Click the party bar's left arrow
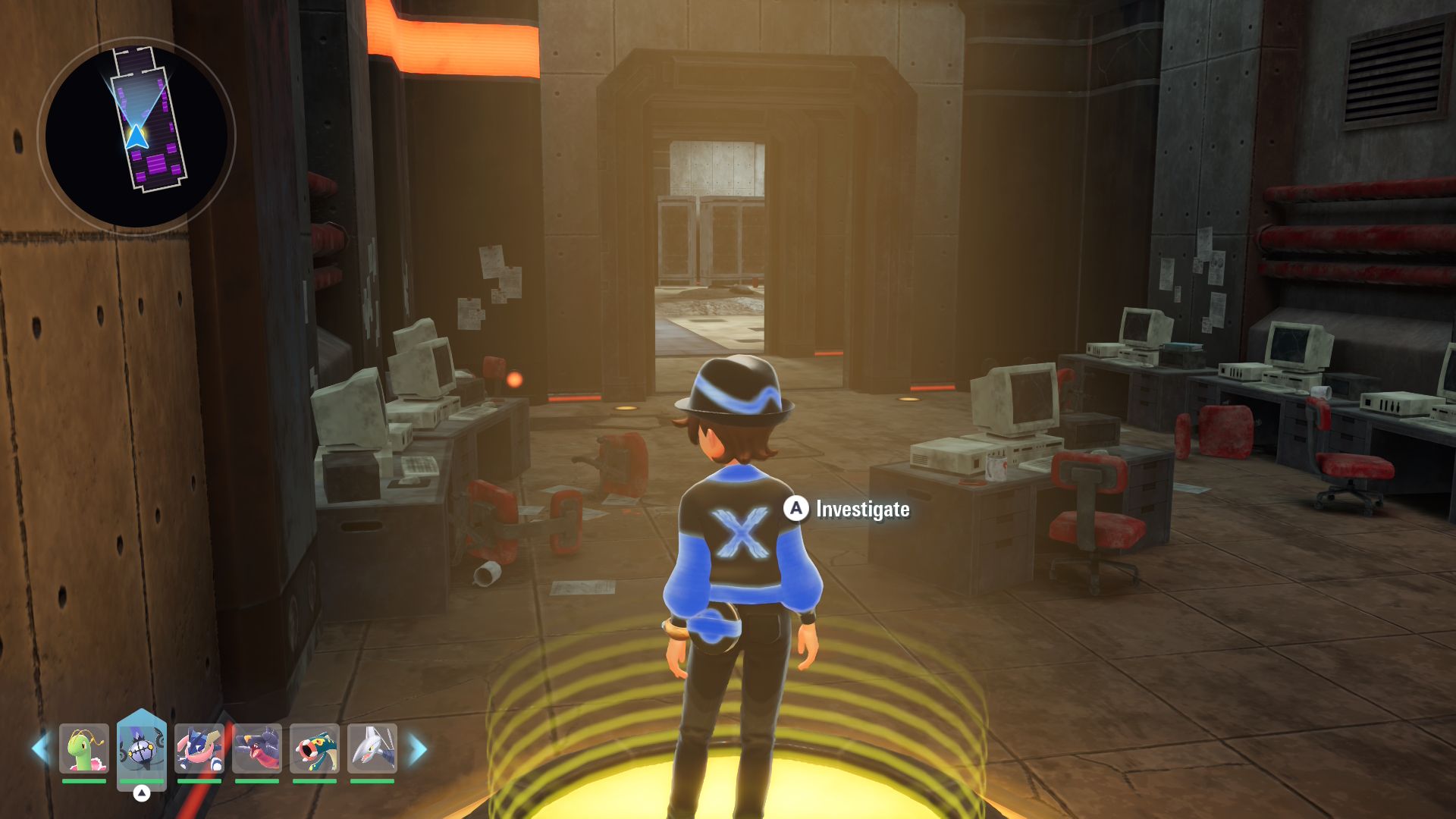Image resolution: width=1456 pixels, height=819 pixels. 40,748
